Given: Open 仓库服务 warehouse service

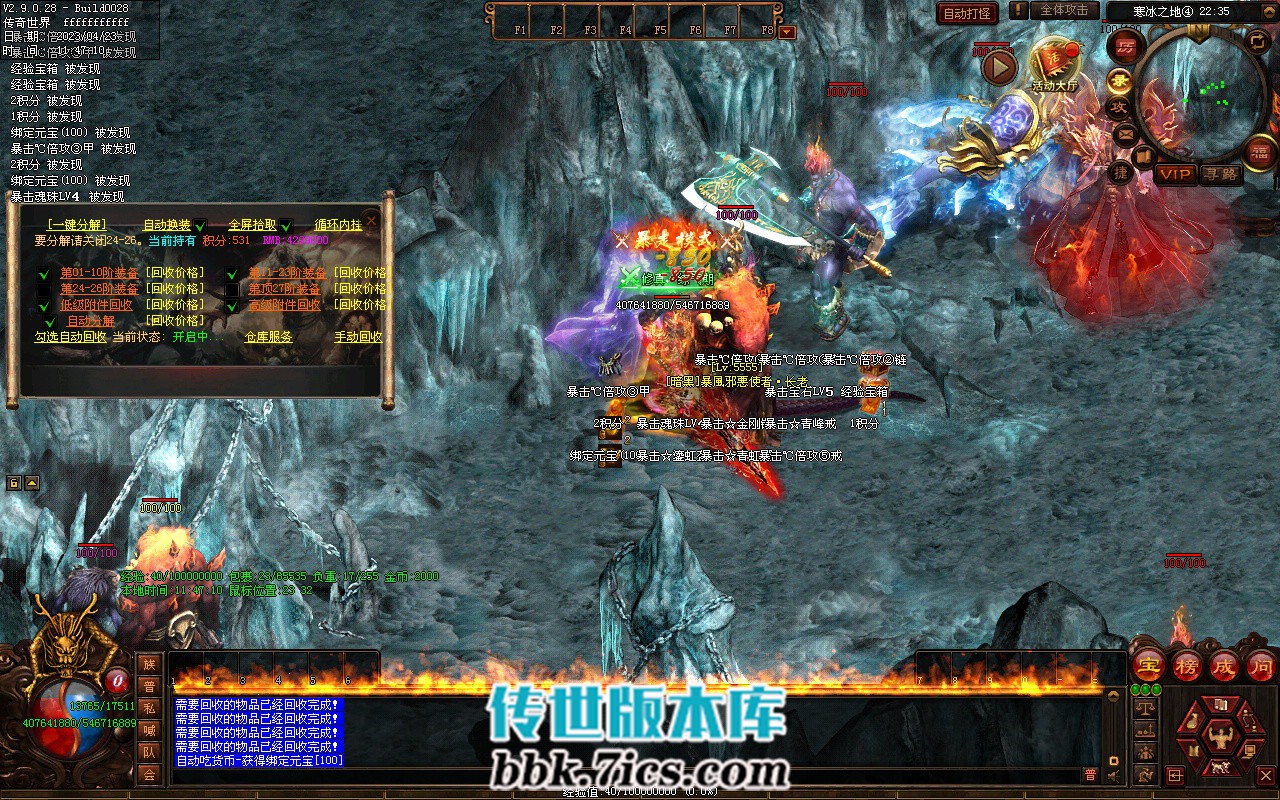Looking at the screenshot, I should pyautogui.click(x=269, y=337).
